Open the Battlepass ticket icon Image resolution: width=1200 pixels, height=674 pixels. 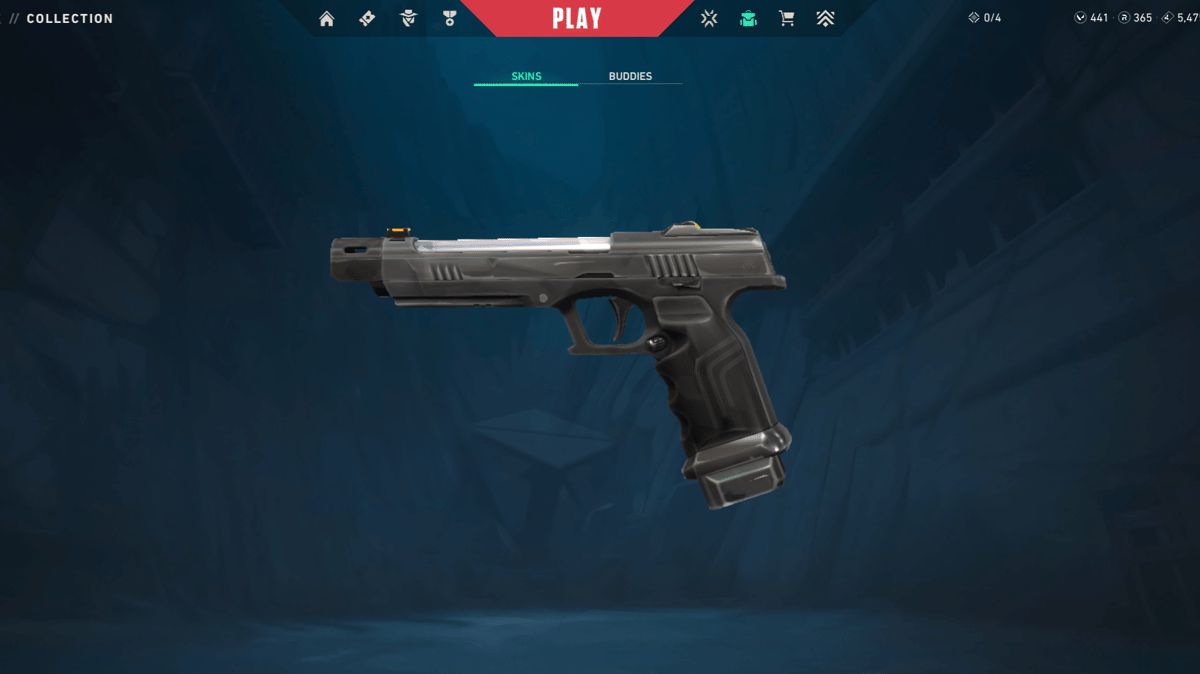(367, 18)
